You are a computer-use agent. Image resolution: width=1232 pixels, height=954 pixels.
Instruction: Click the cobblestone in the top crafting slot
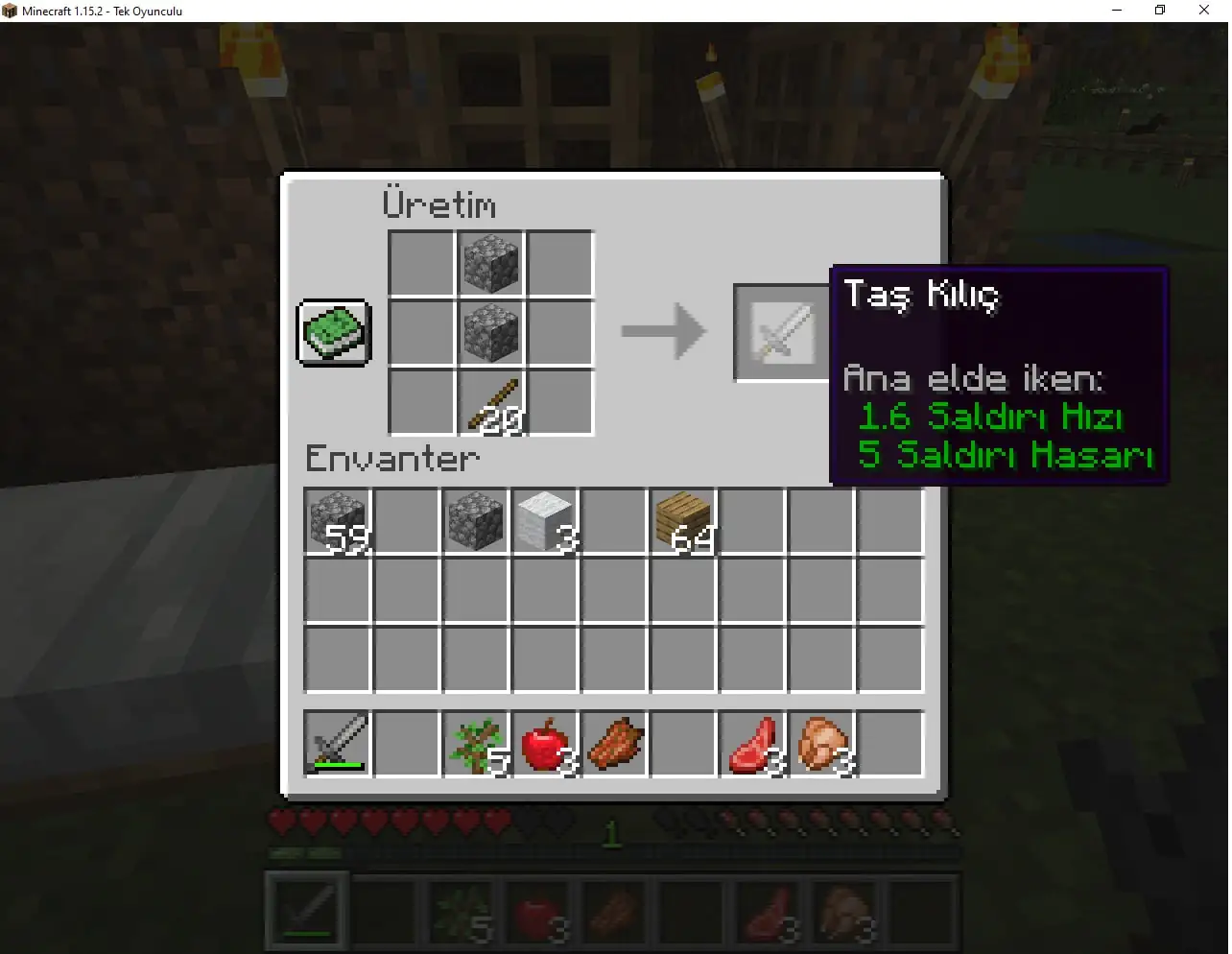(491, 263)
